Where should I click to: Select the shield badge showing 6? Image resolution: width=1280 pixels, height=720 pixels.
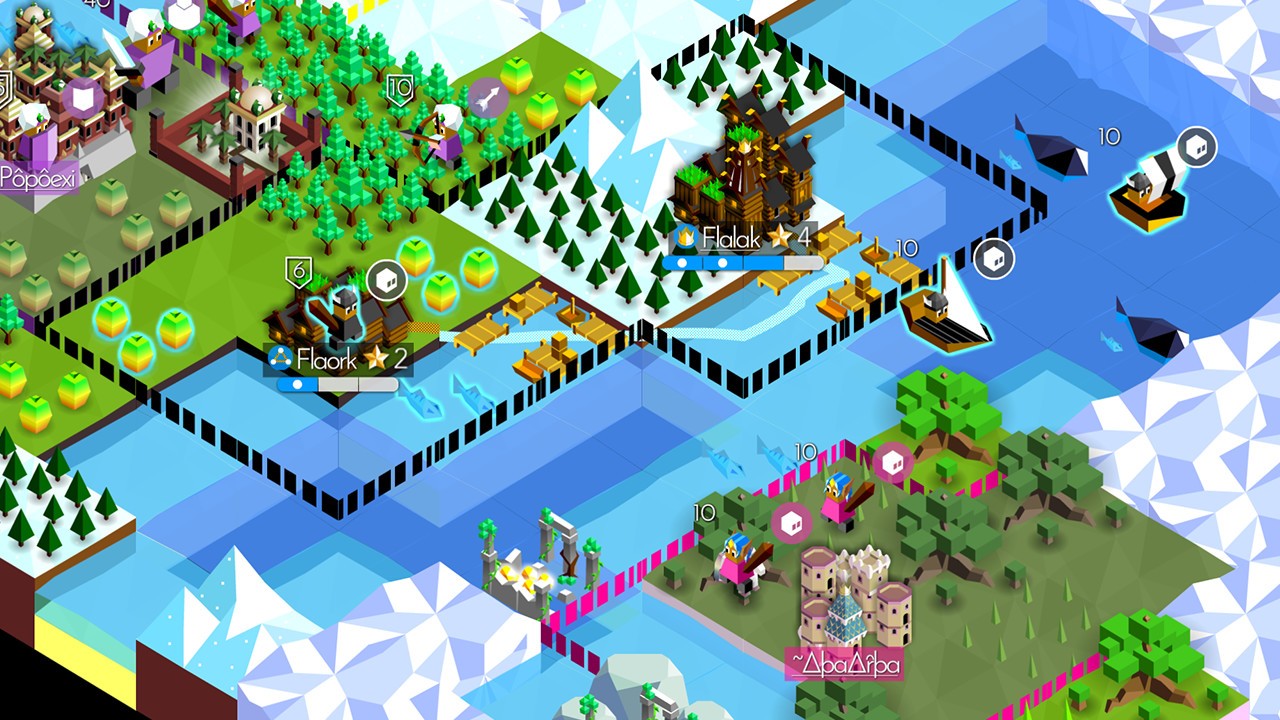[x=299, y=270]
